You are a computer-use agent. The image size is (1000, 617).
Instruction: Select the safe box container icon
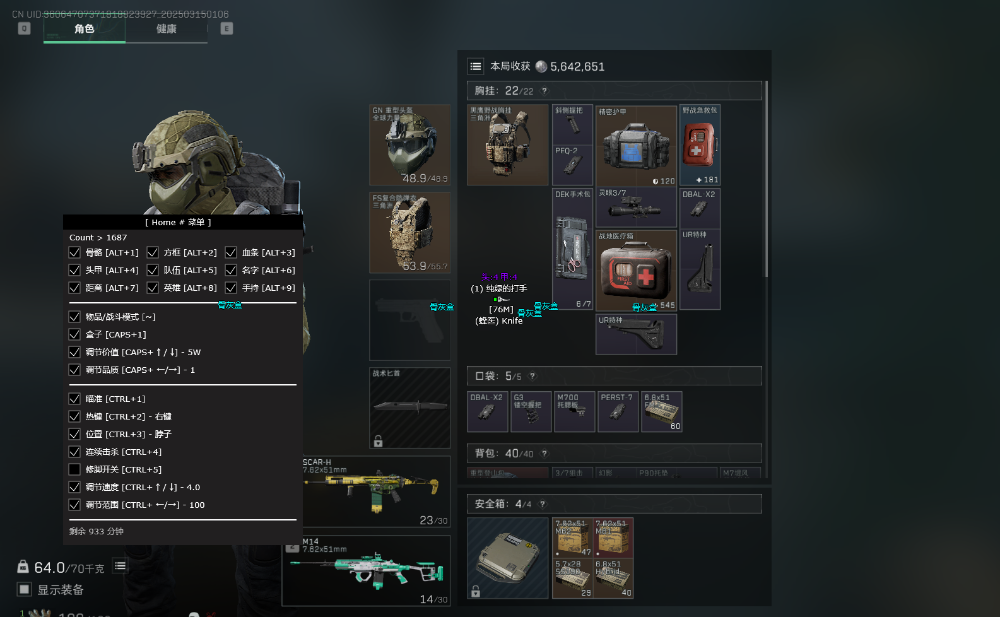[x=508, y=557]
